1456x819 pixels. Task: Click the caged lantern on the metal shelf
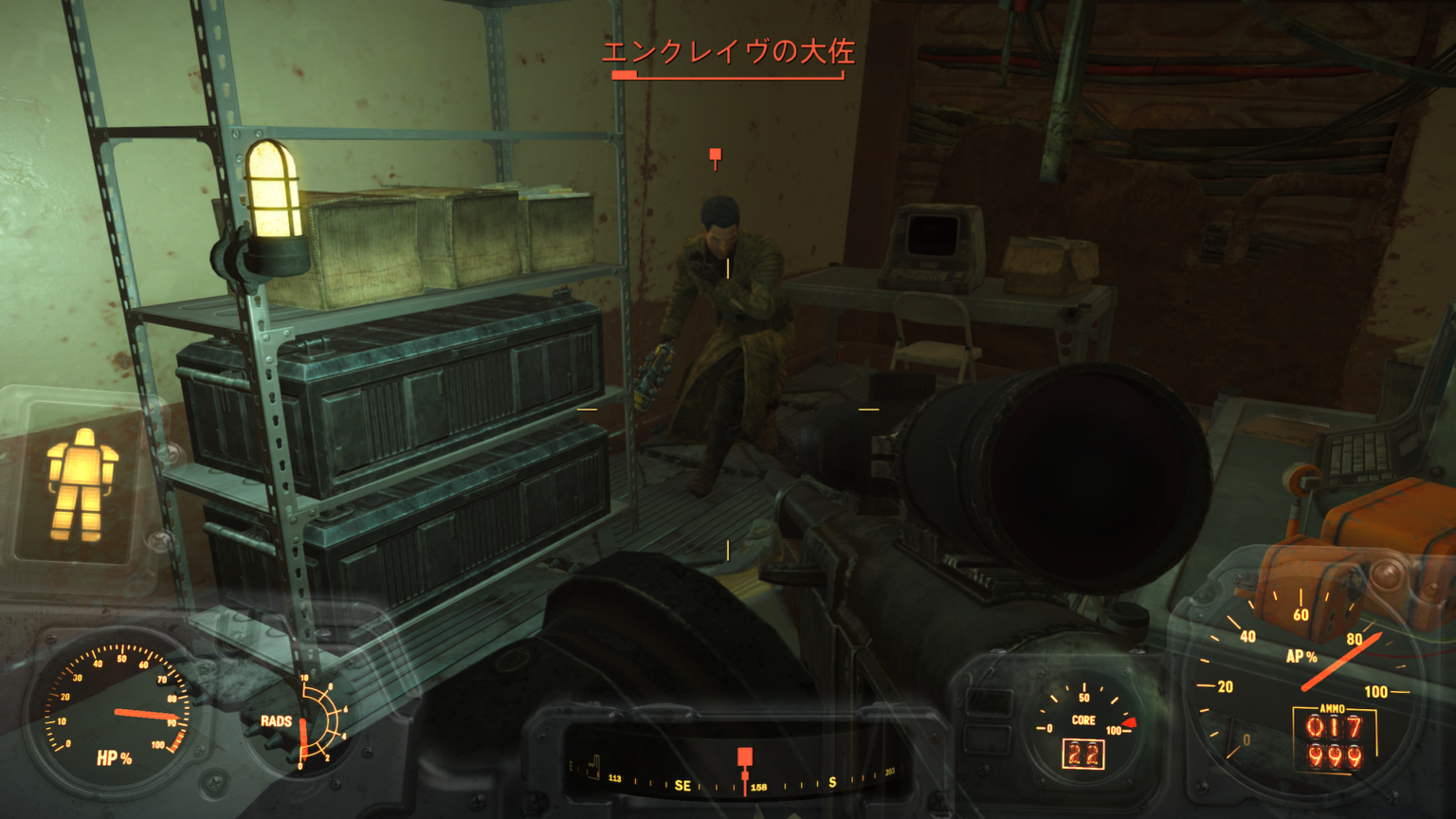click(x=270, y=204)
